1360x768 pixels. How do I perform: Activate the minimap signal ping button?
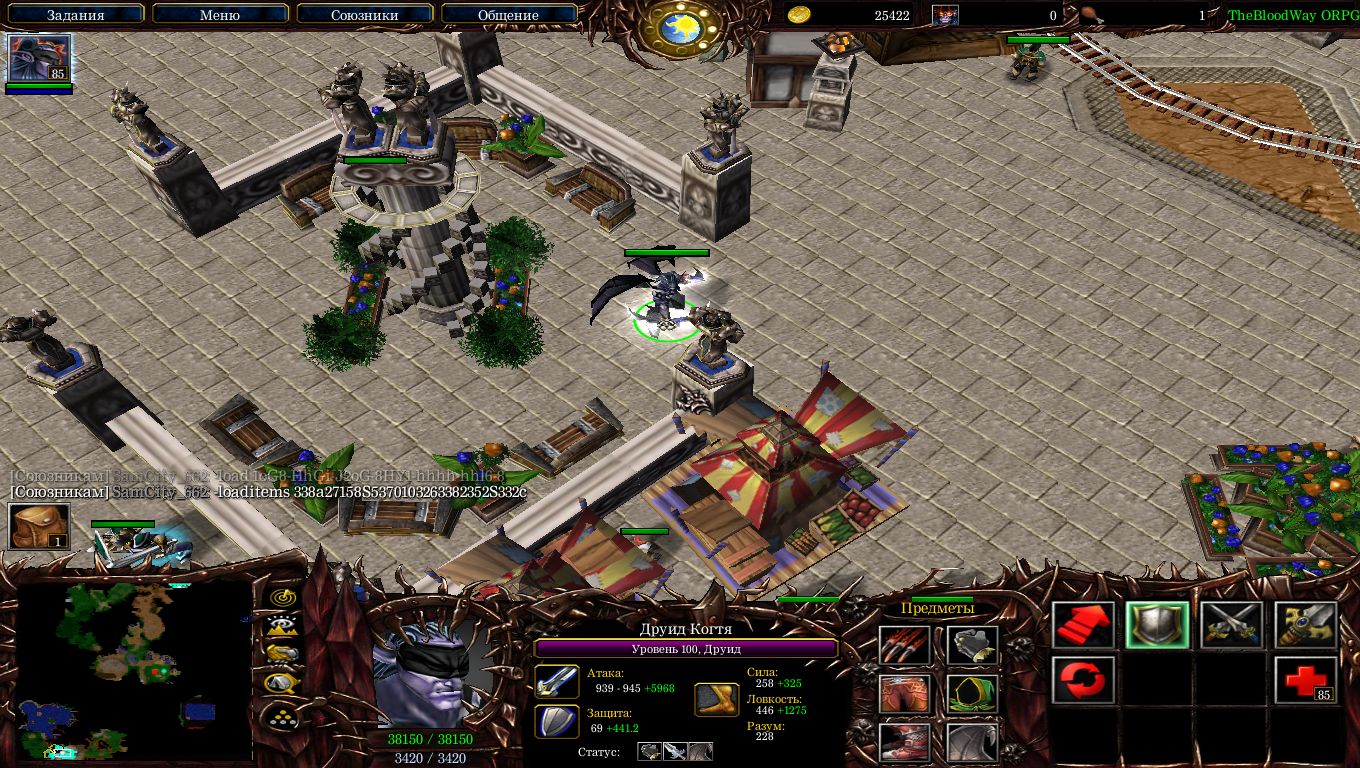coord(284,597)
